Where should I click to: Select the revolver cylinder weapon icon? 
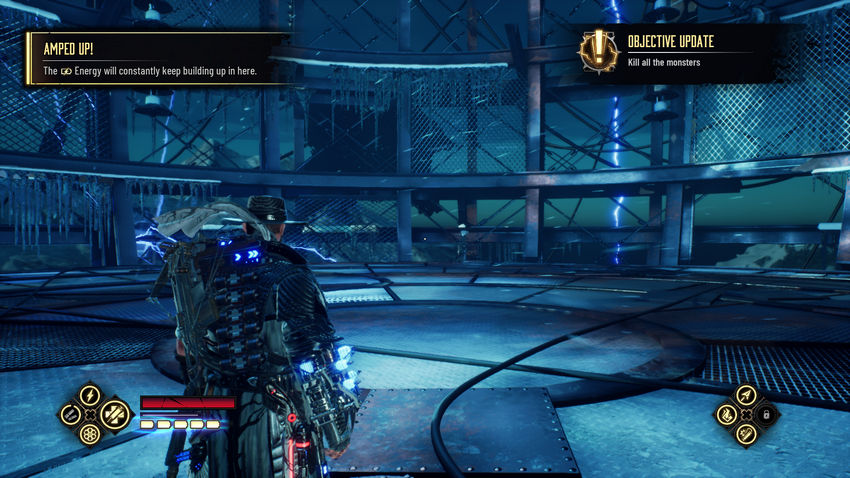point(89,435)
